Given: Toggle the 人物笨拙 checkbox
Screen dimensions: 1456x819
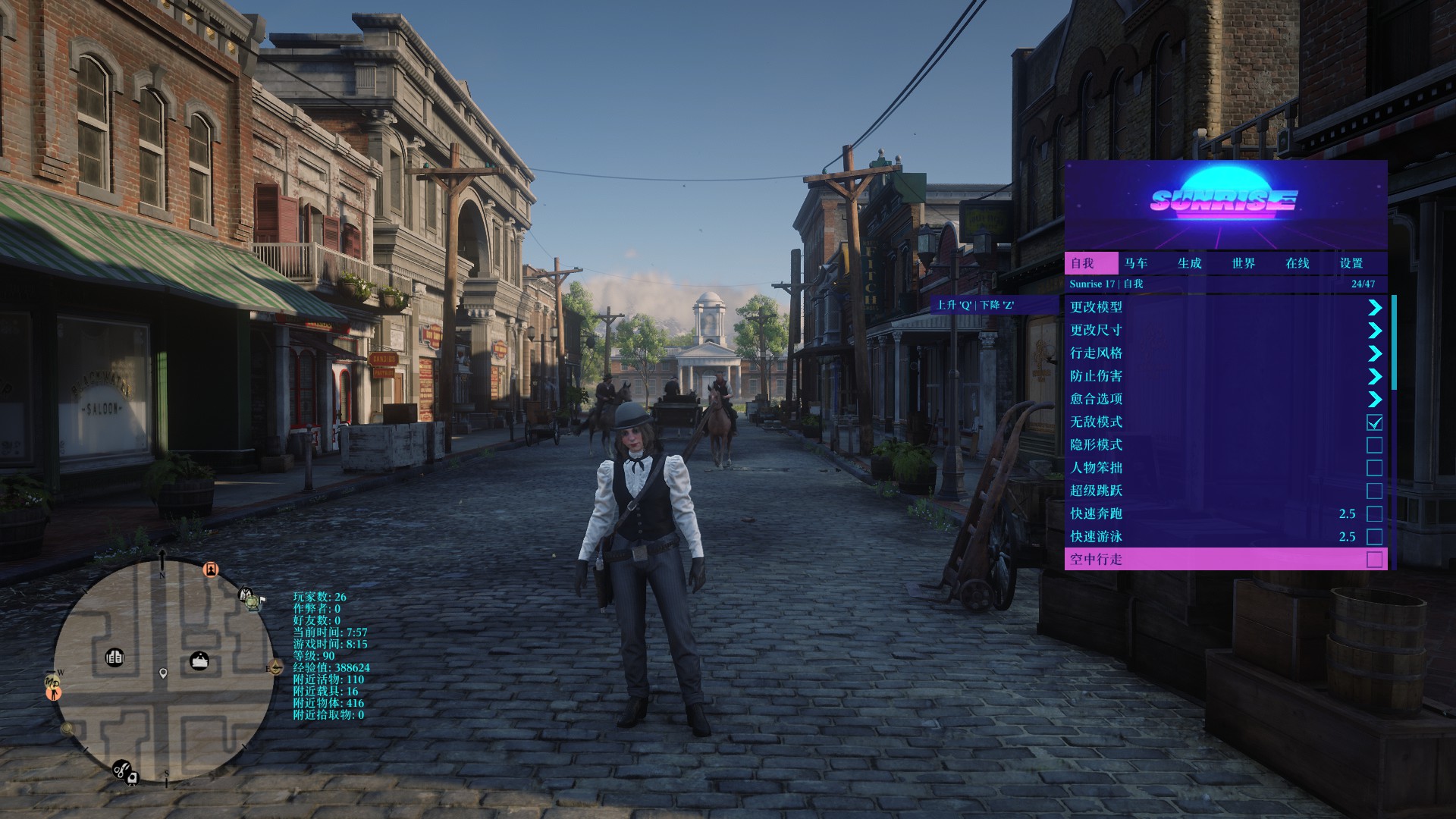Looking at the screenshot, I should point(1374,468).
